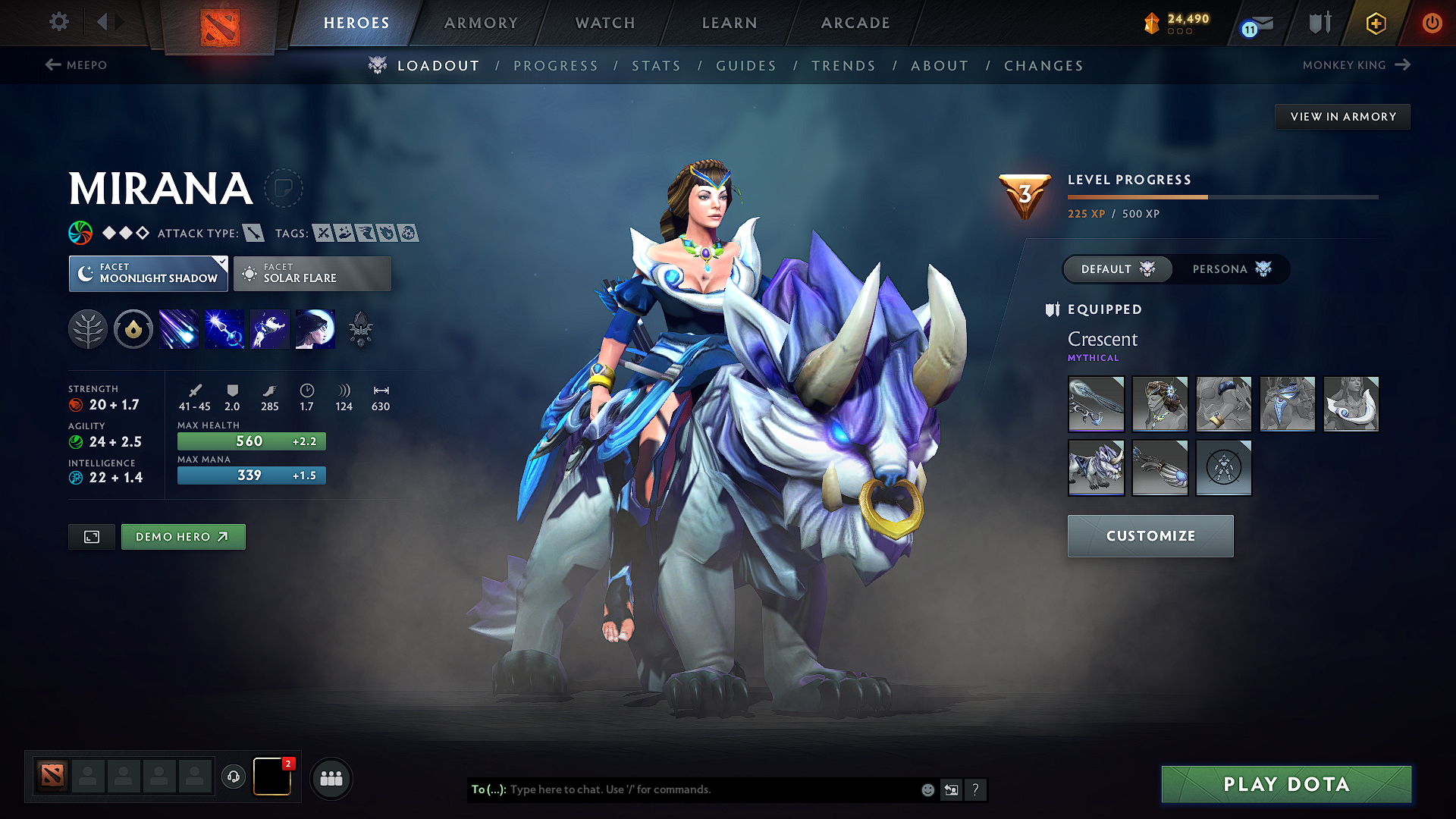Click the CUSTOMIZE button
This screenshot has width=1456, height=819.
click(x=1150, y=536)
